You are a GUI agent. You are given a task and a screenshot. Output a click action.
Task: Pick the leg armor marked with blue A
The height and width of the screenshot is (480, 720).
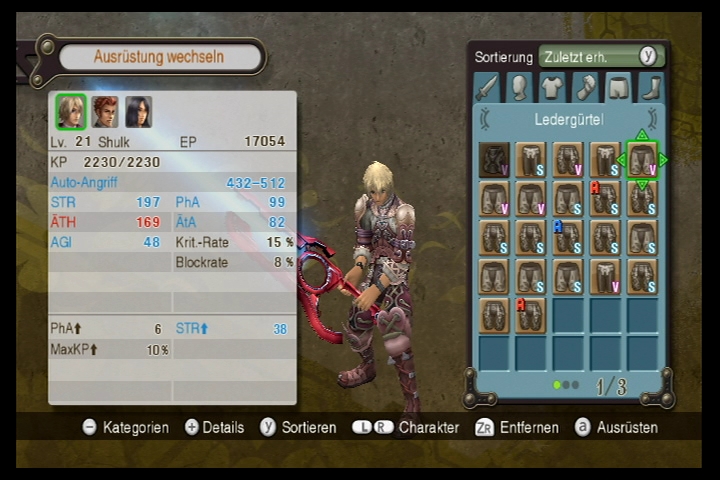567,237
